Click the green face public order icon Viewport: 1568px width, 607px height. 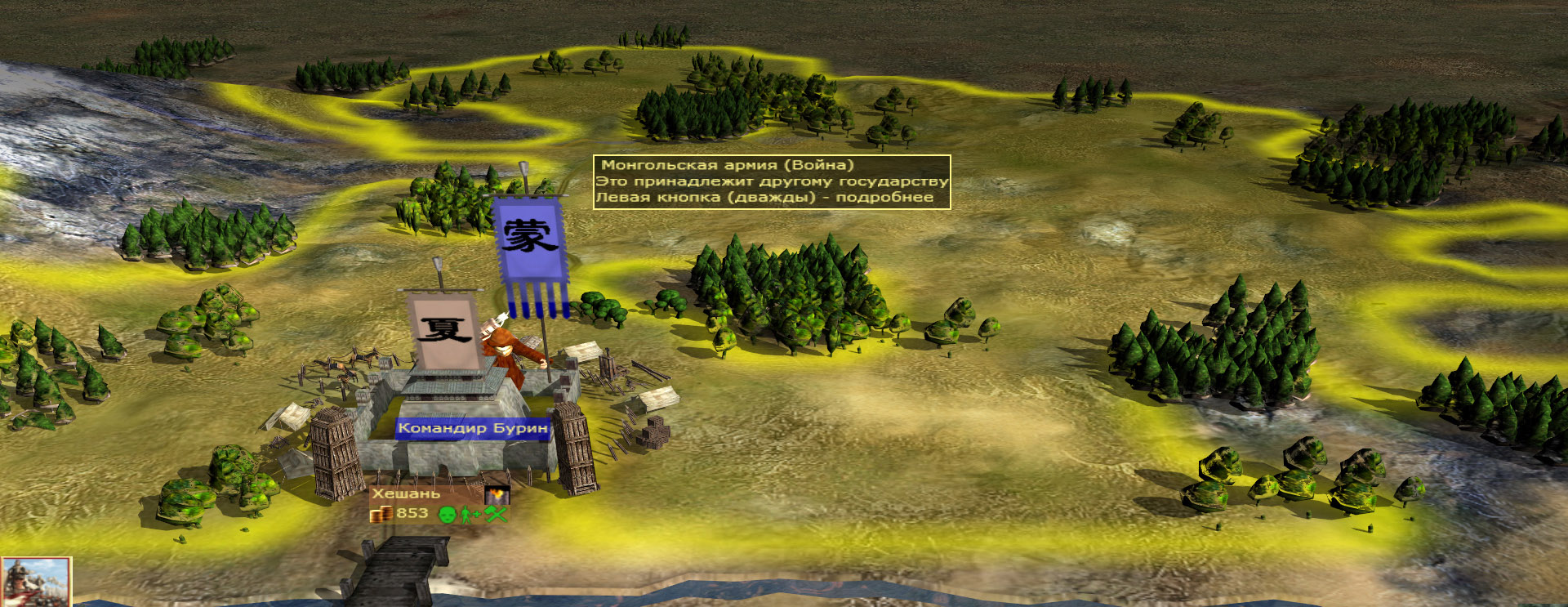tap(447, 514)
